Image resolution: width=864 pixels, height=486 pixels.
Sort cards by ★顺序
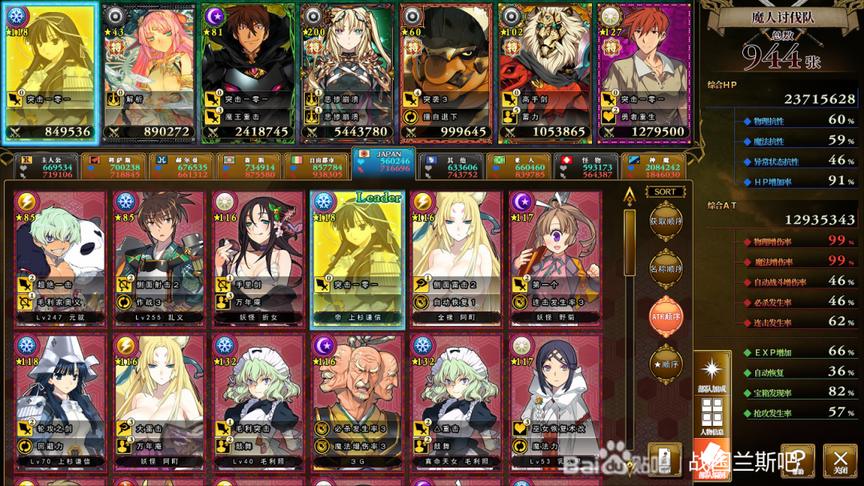663,363
